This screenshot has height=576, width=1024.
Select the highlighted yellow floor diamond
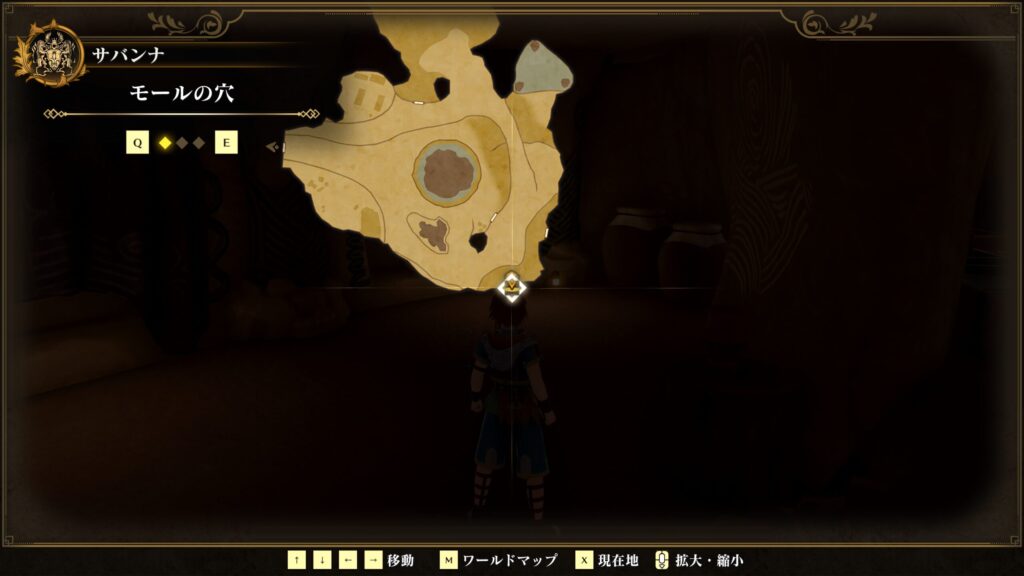coord(165,143)
